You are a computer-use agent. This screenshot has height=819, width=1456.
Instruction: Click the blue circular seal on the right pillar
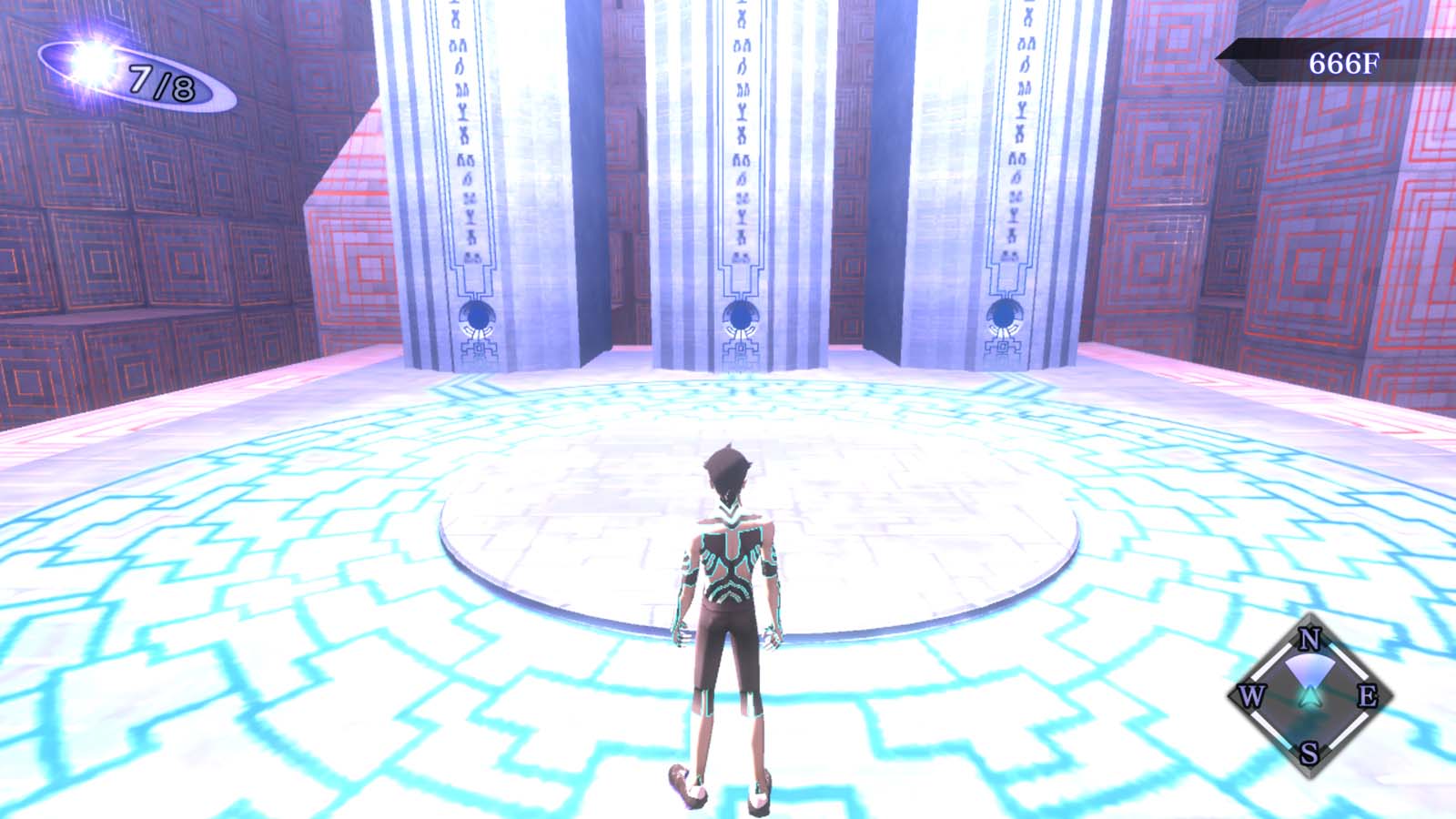tap(1003, 313)
